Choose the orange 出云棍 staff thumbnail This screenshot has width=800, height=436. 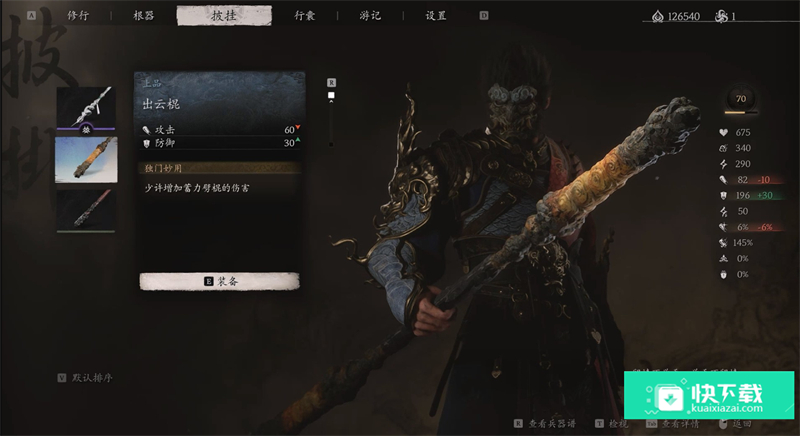coord(85,159)
